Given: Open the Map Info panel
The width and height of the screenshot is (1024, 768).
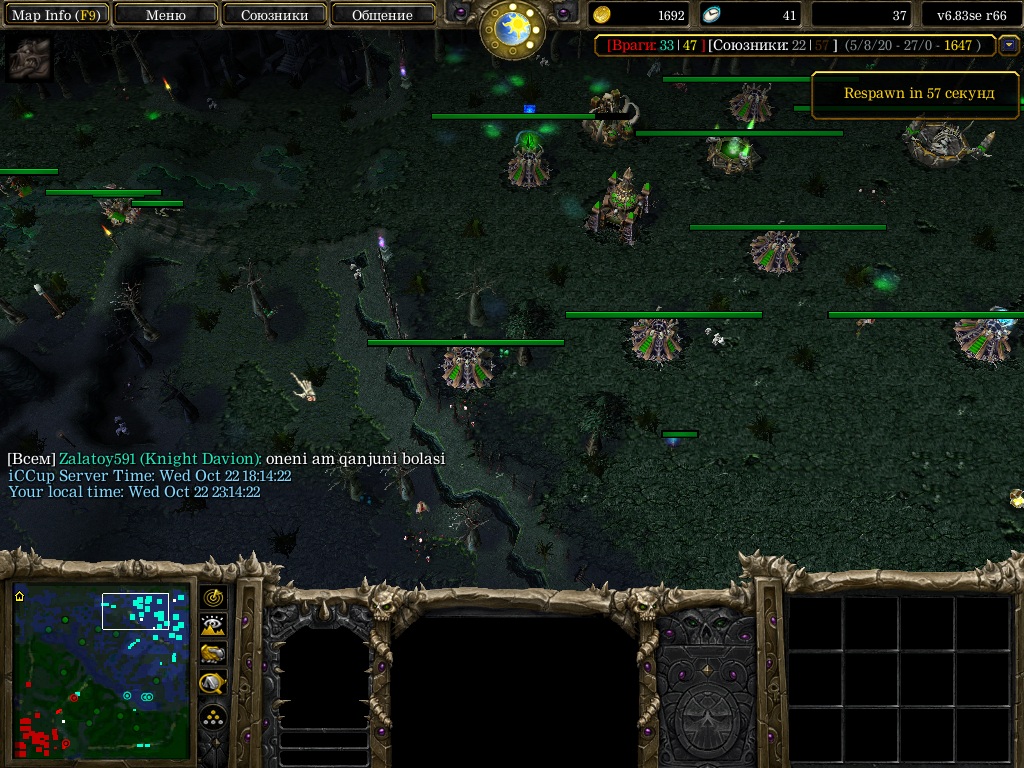Looking at the screenshot, I should (x=55, y=15).
